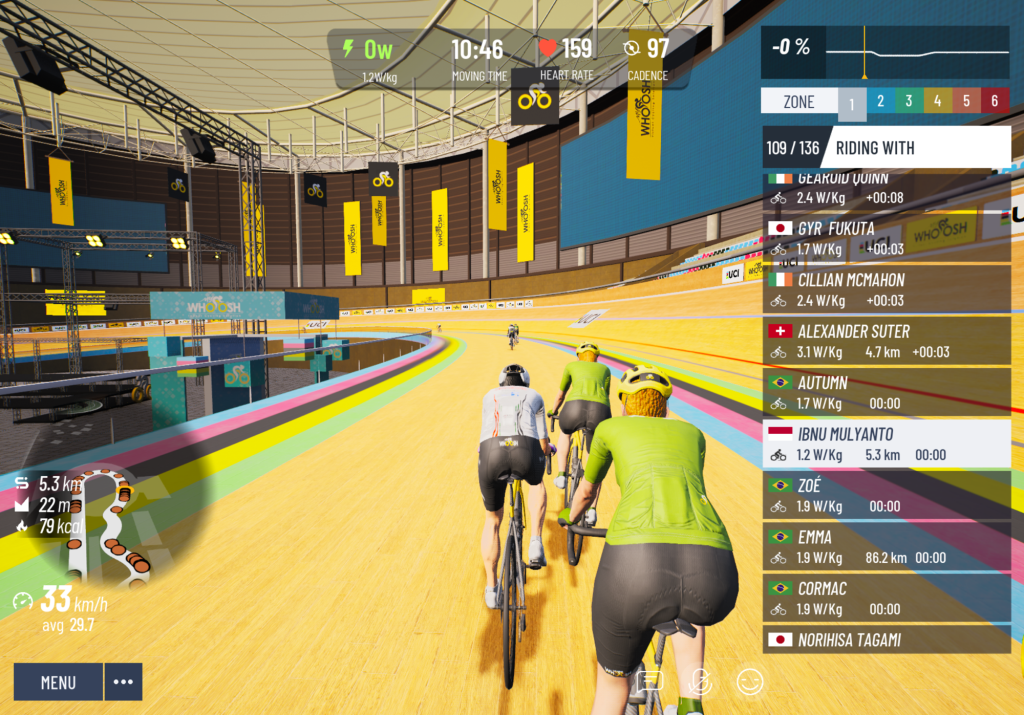Image resolution: width=1024 pixels, height=715 pixels.
Task: Select Alexander Suter in the rider list
Action: [x=886, y=341]
